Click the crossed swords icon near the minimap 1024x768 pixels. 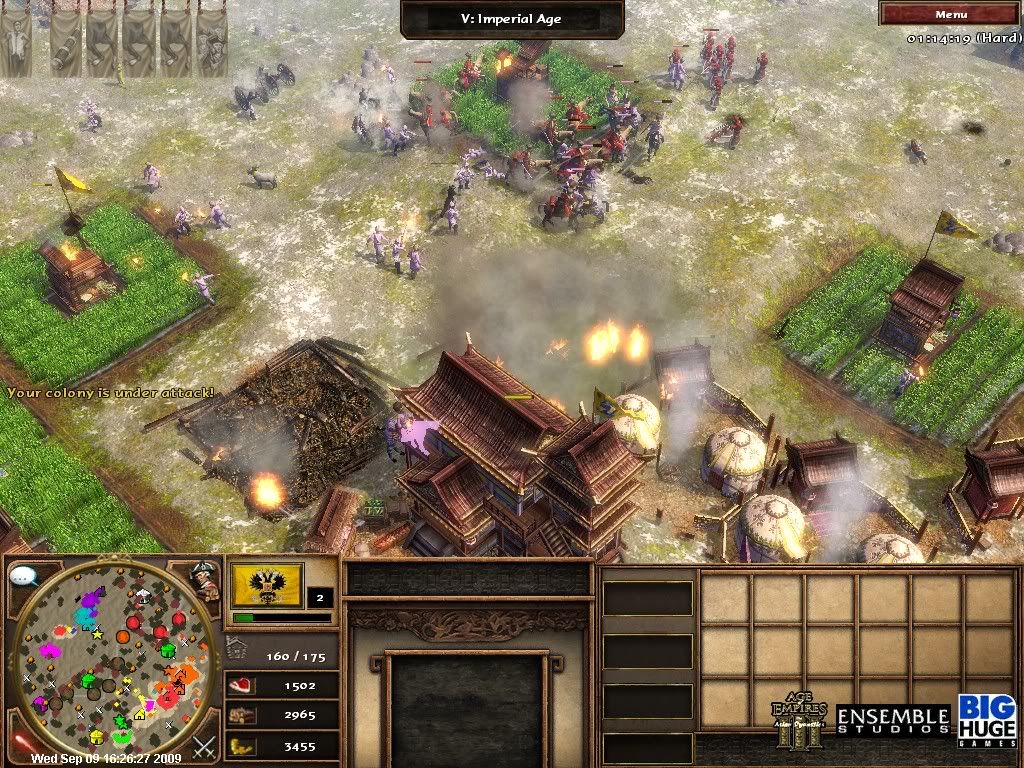205,745
